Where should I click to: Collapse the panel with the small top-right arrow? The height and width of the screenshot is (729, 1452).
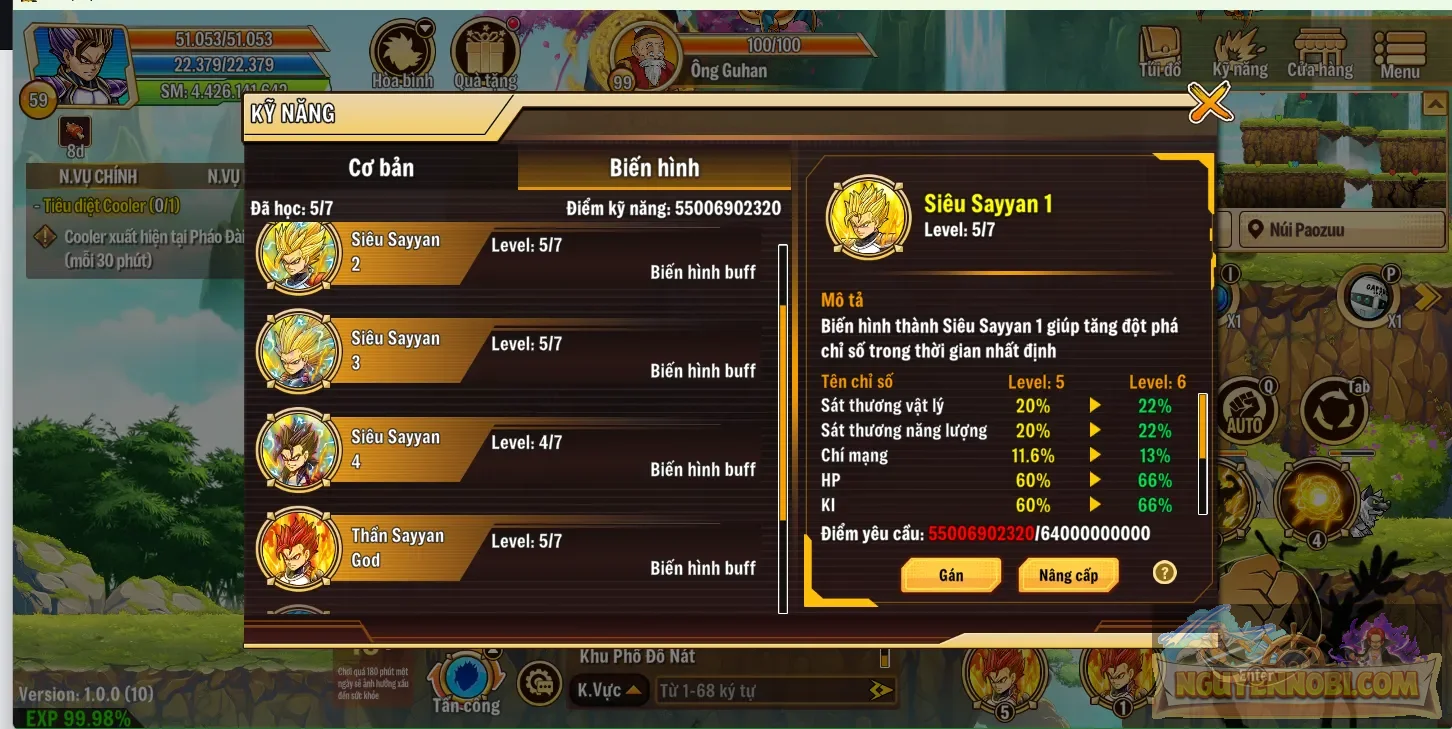pyautogui.click(x=1437, y=103)
